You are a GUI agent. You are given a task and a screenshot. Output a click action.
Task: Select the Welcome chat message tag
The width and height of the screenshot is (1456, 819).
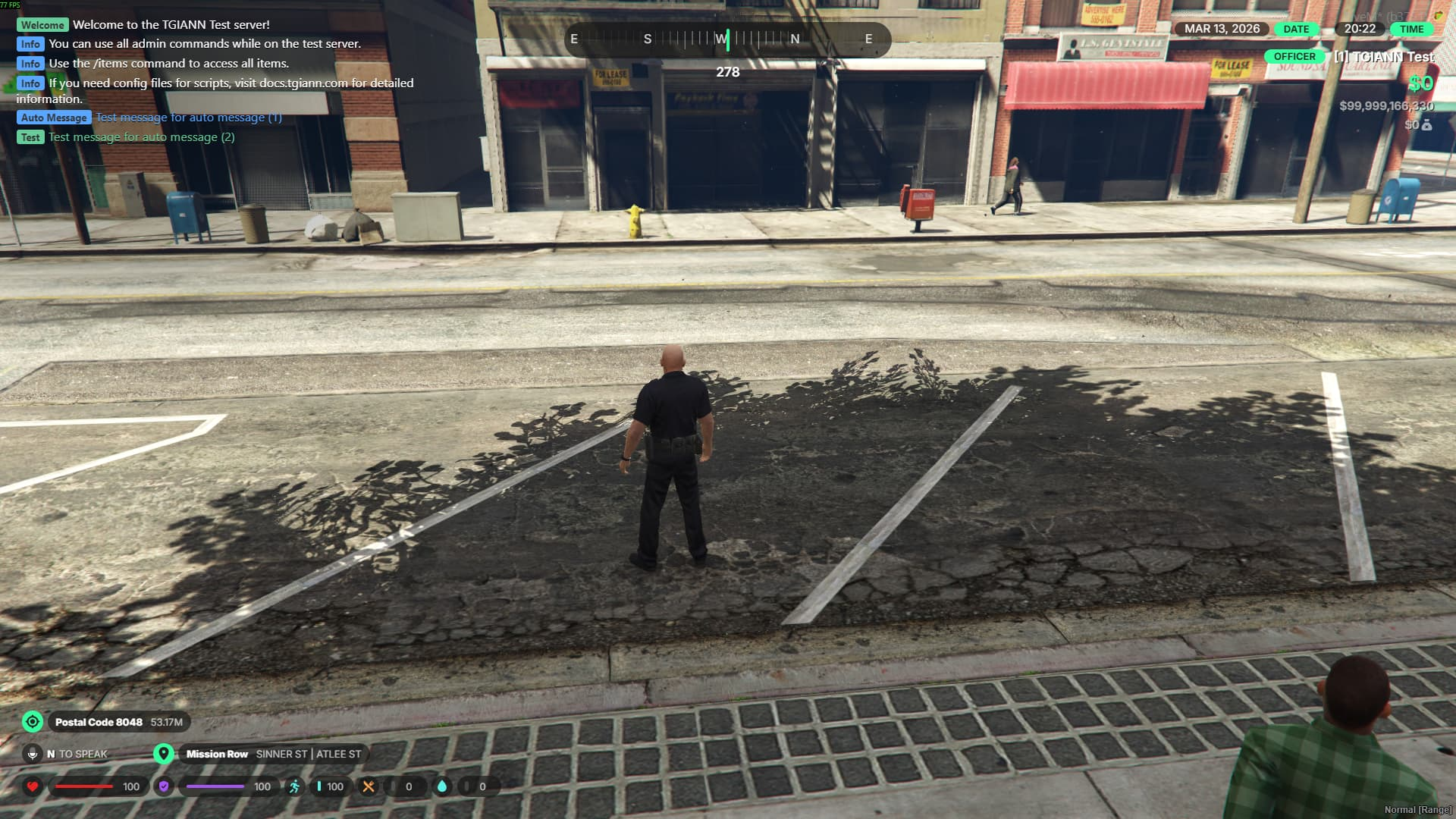42,25
